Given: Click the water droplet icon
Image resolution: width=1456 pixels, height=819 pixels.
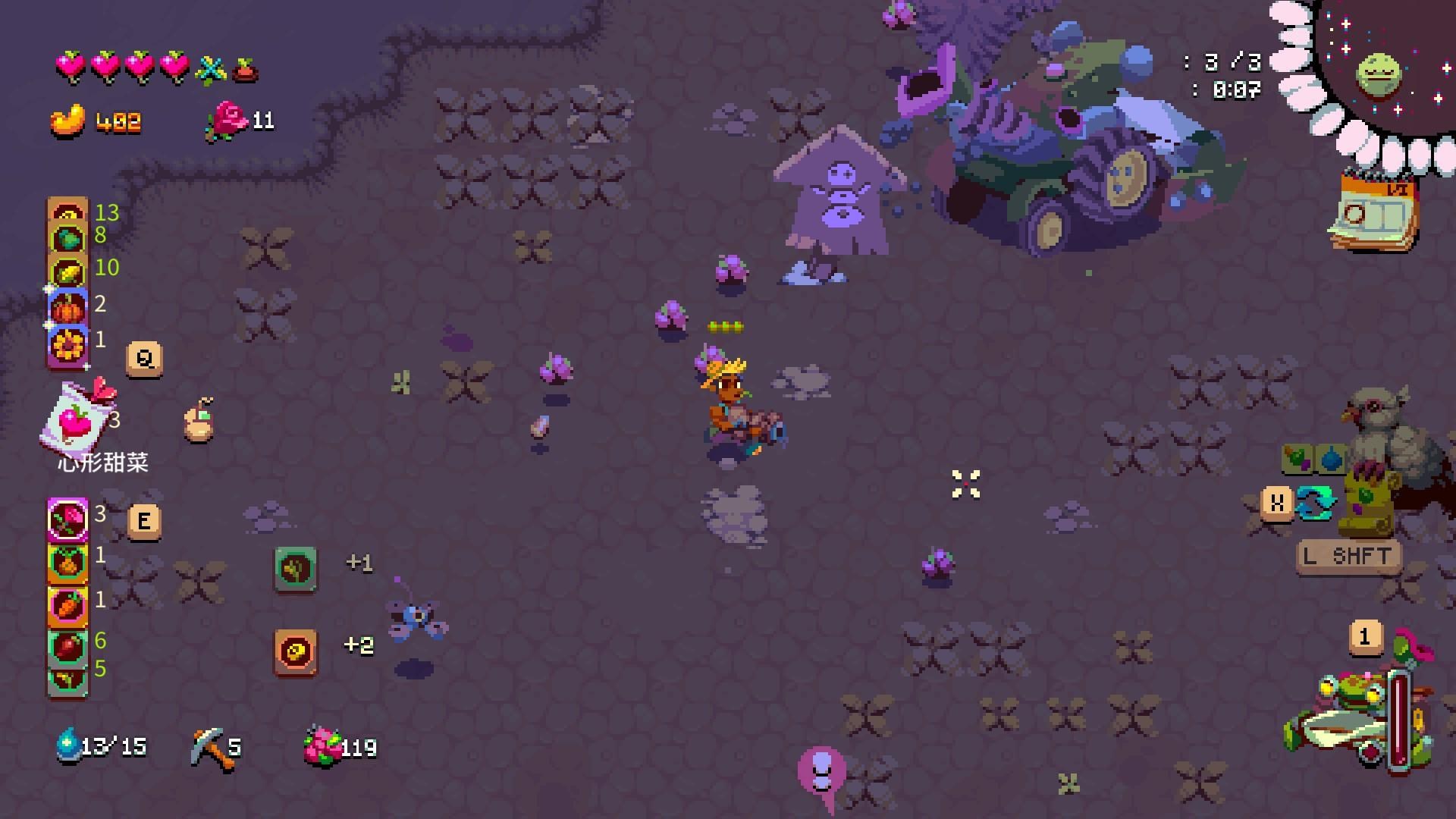Looking at the screenshot, I should point(68,745).
